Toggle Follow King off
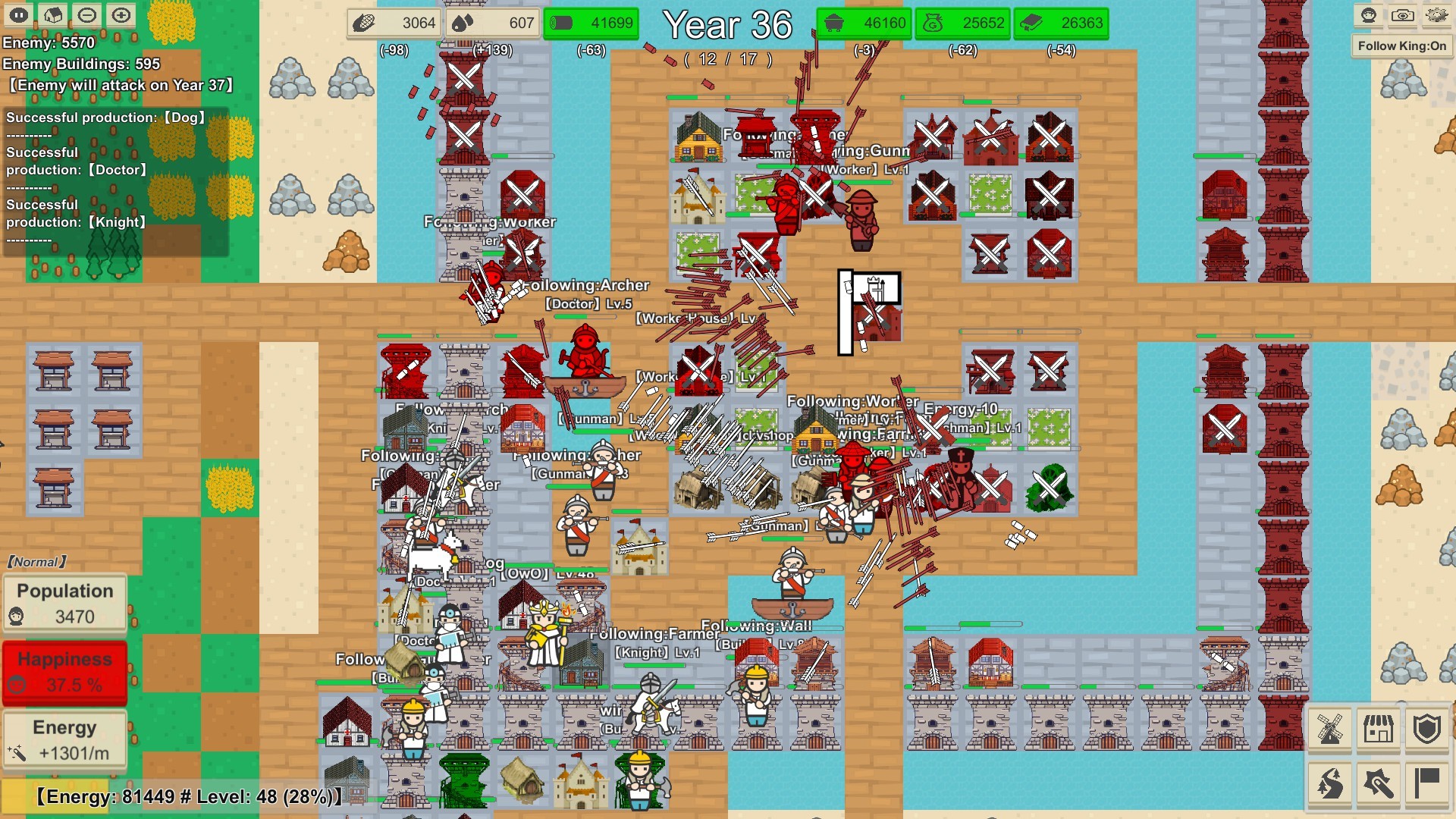The height and width of the screenshot is (819, 1456). tap(1401, 45)
